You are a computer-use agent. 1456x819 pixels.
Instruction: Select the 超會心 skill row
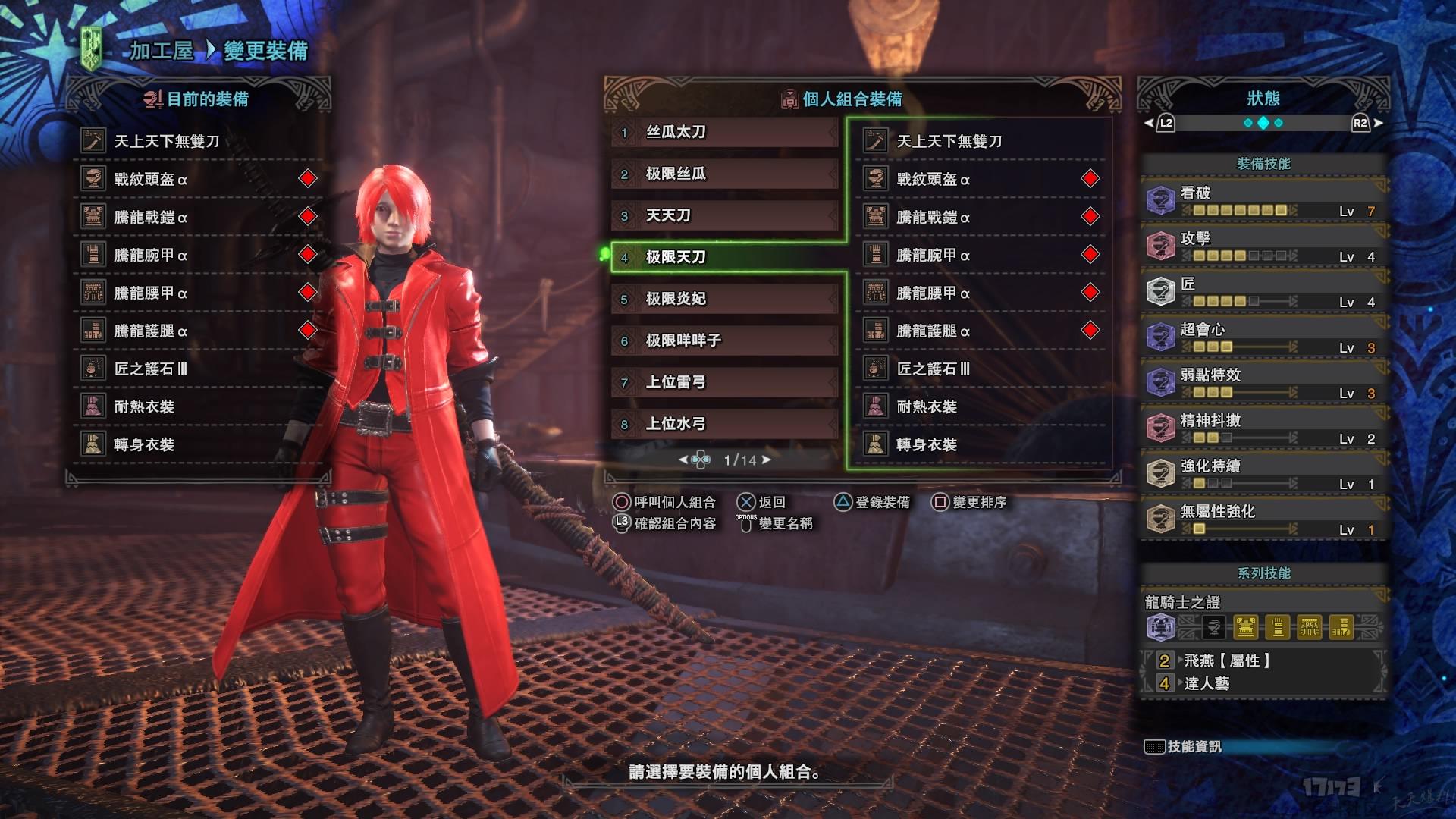point(1263,337)
